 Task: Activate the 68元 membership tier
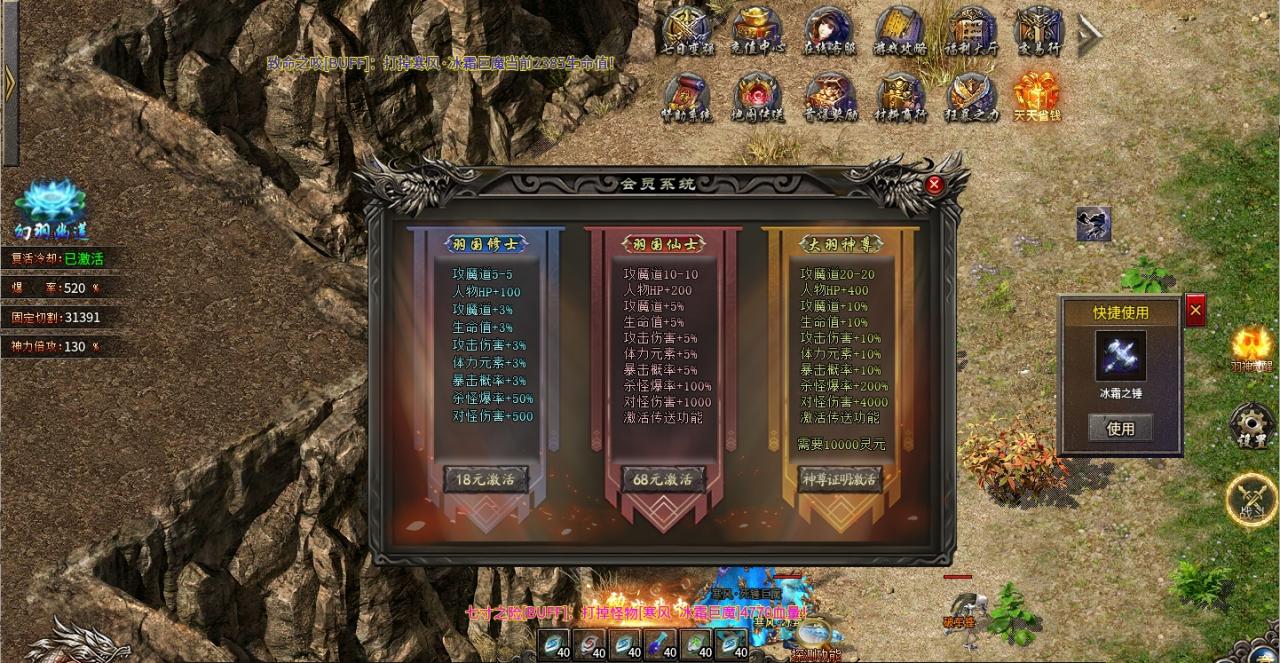coord(663,479)
